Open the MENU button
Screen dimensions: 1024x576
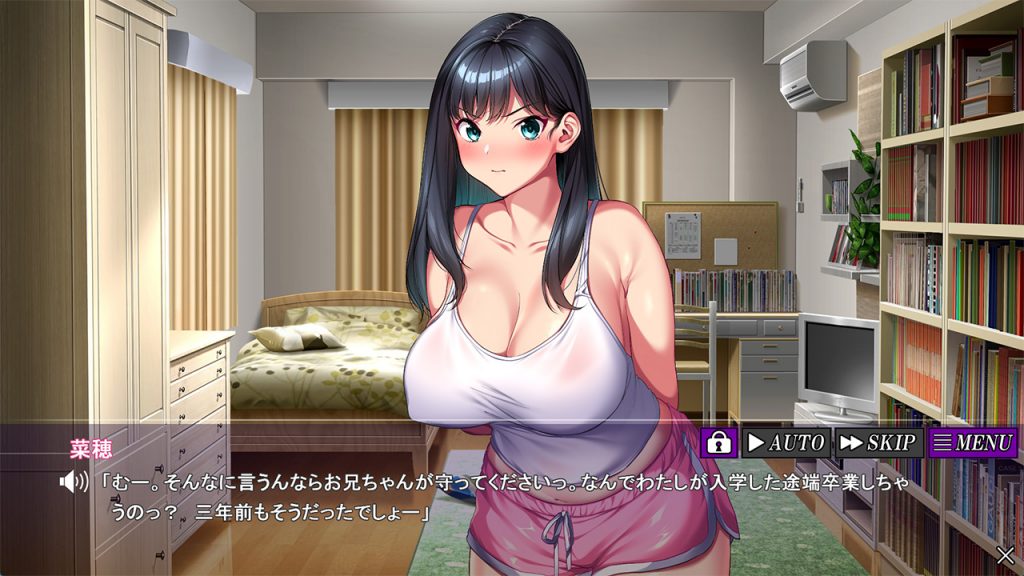(973, 442)
